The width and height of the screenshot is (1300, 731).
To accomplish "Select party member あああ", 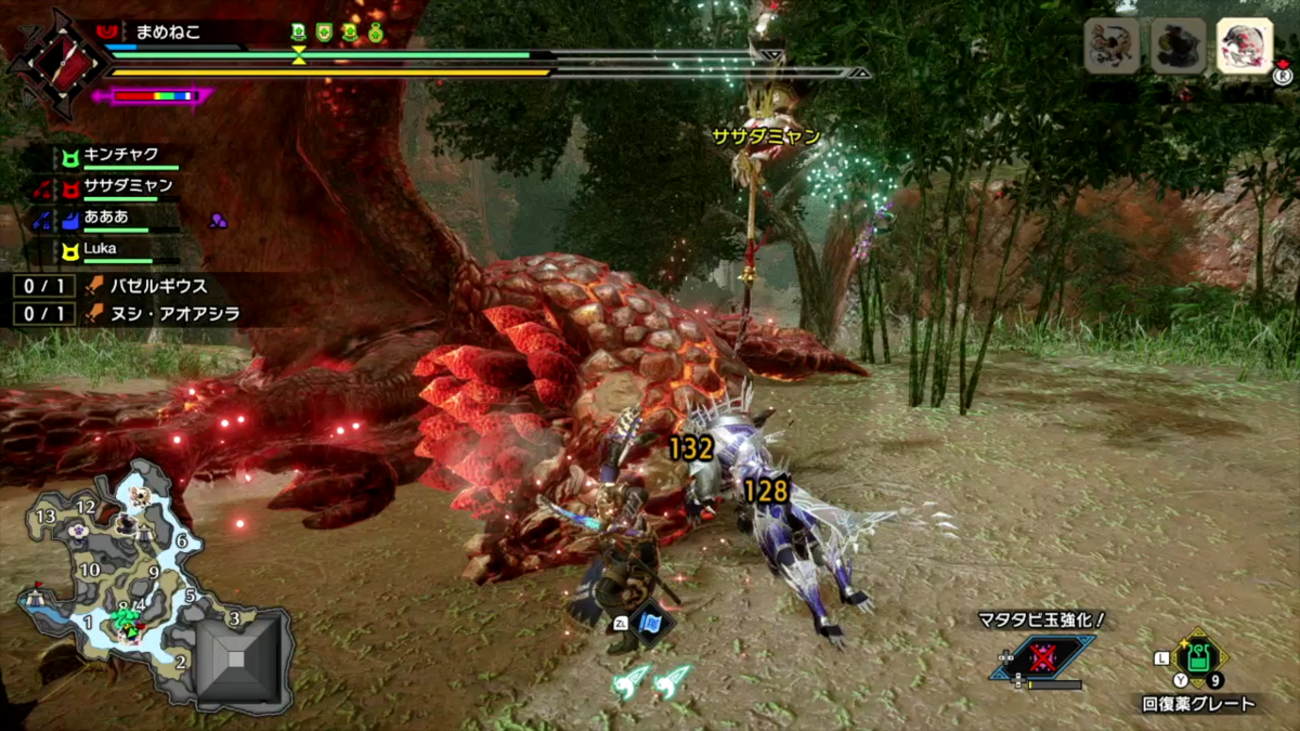I will coord(106,217).
